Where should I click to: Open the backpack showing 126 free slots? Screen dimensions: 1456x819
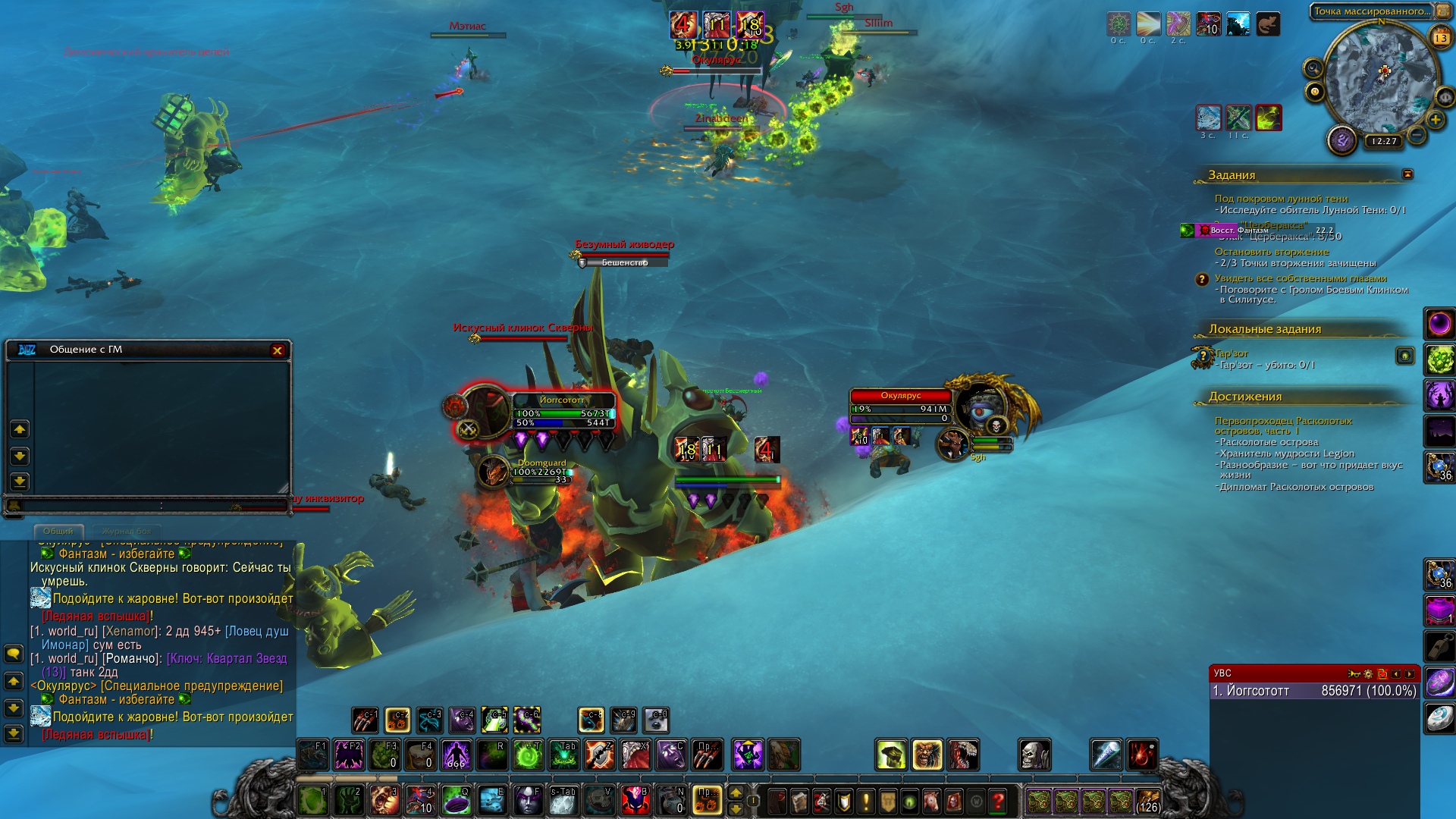1147,801
